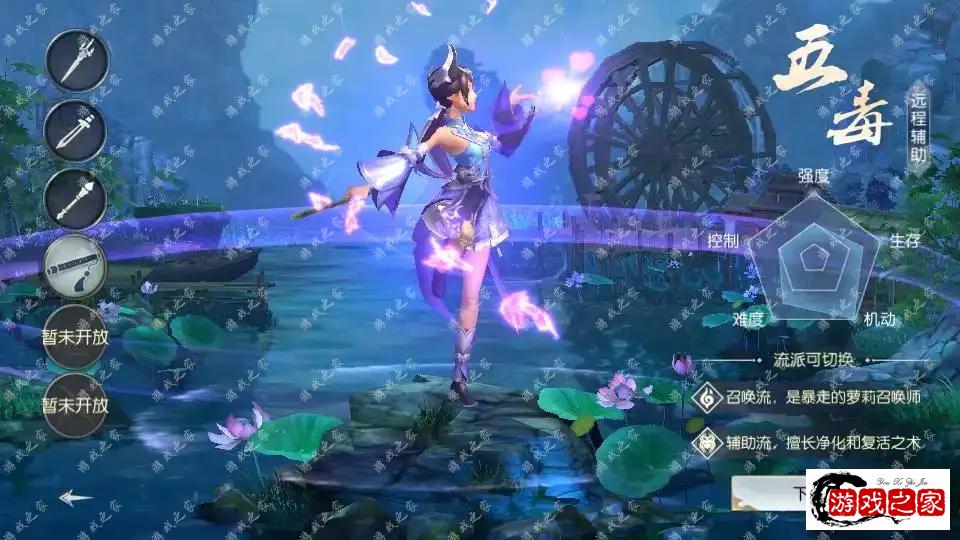Select the 辅助流 support style icon
960x540 pixels.
coord(707,440)
